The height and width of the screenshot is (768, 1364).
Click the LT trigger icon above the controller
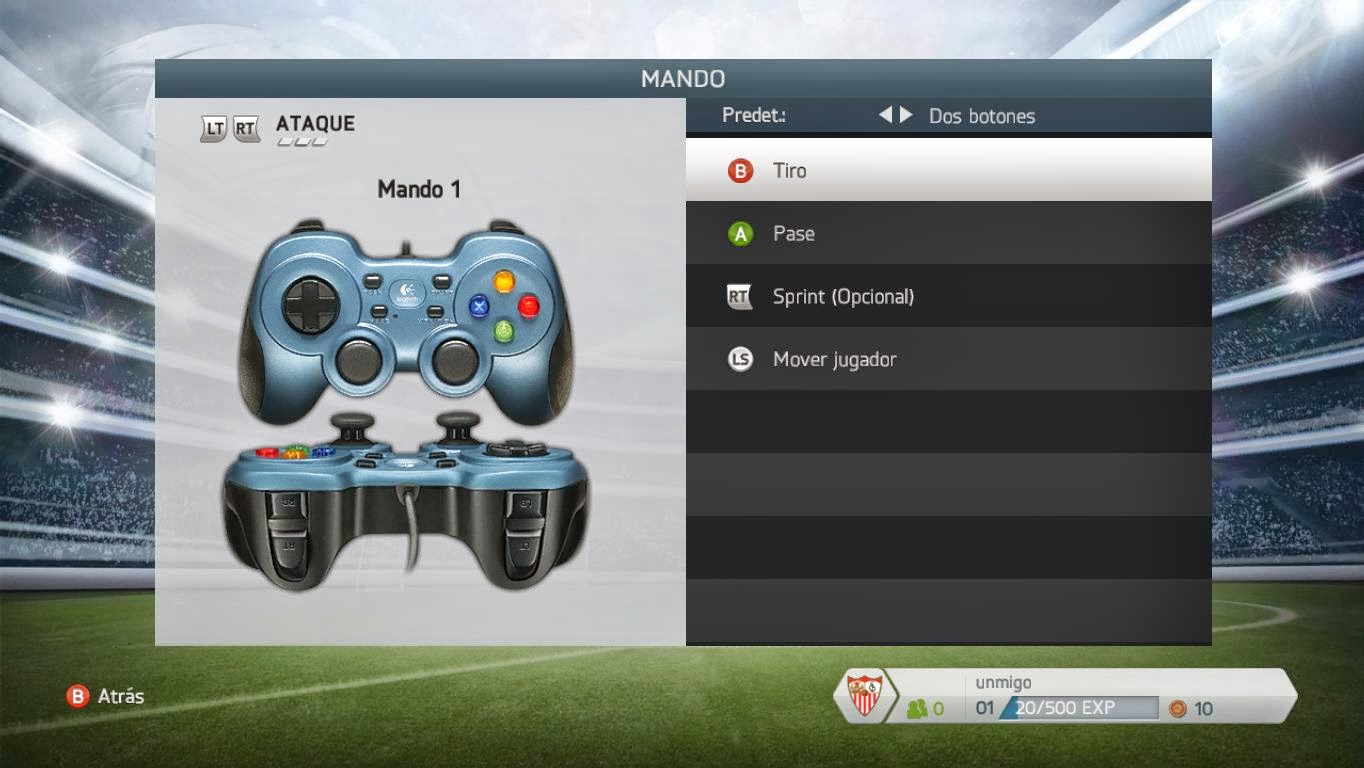tap(213, 128)
